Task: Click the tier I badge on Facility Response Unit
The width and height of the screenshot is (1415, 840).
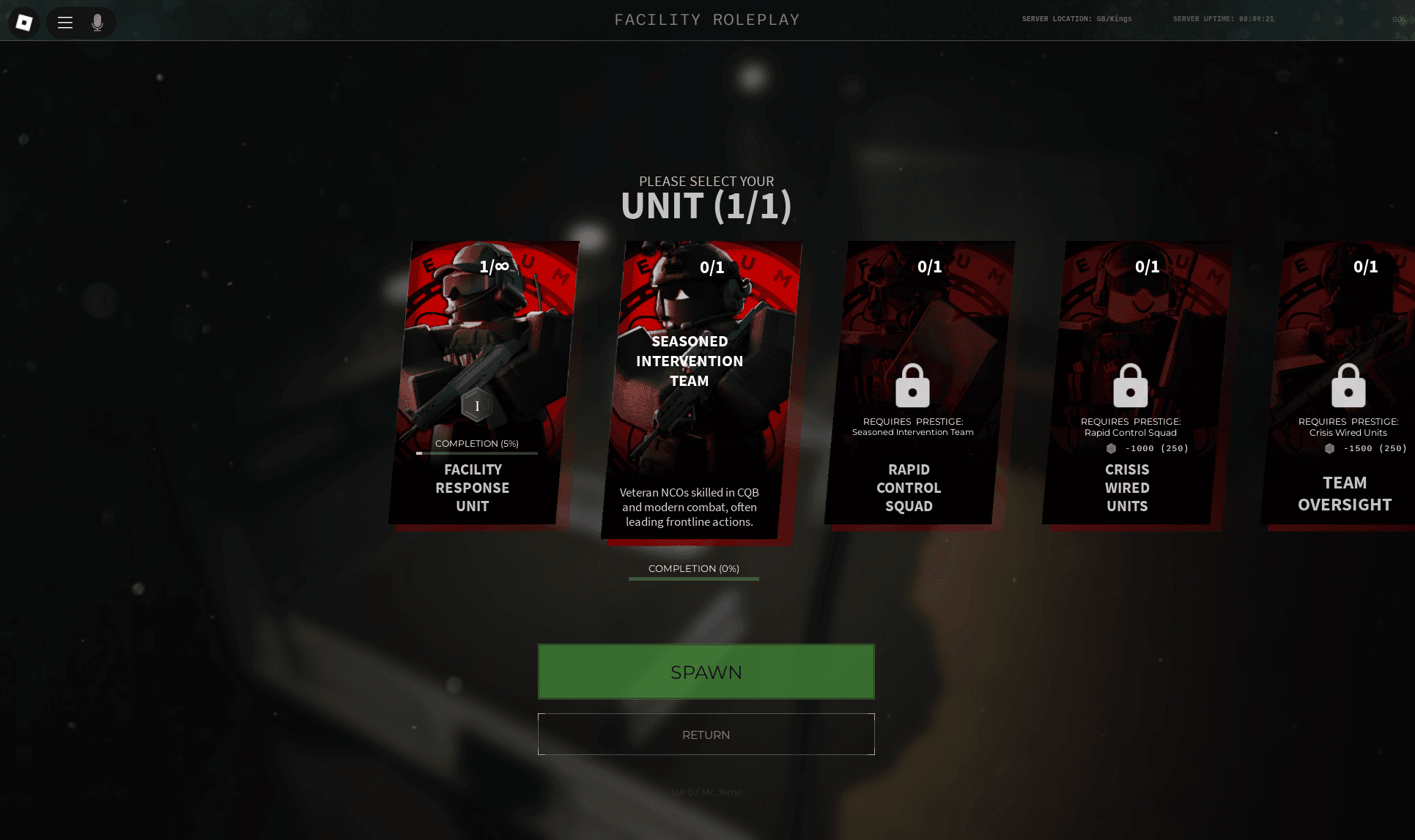Action: [x=476, y=404]
